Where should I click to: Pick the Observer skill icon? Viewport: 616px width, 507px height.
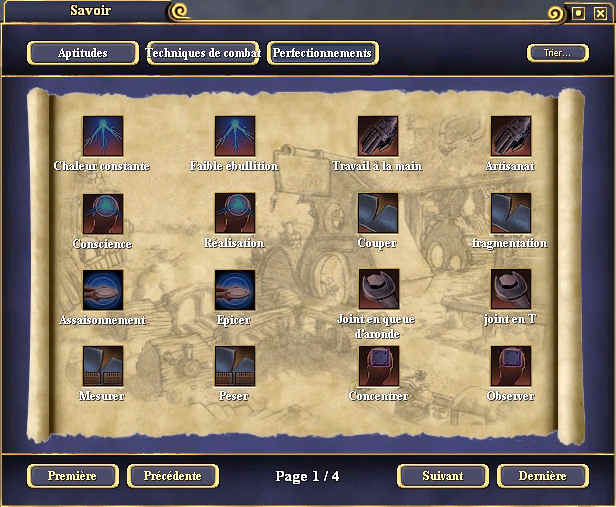click(x=511, y=366)
